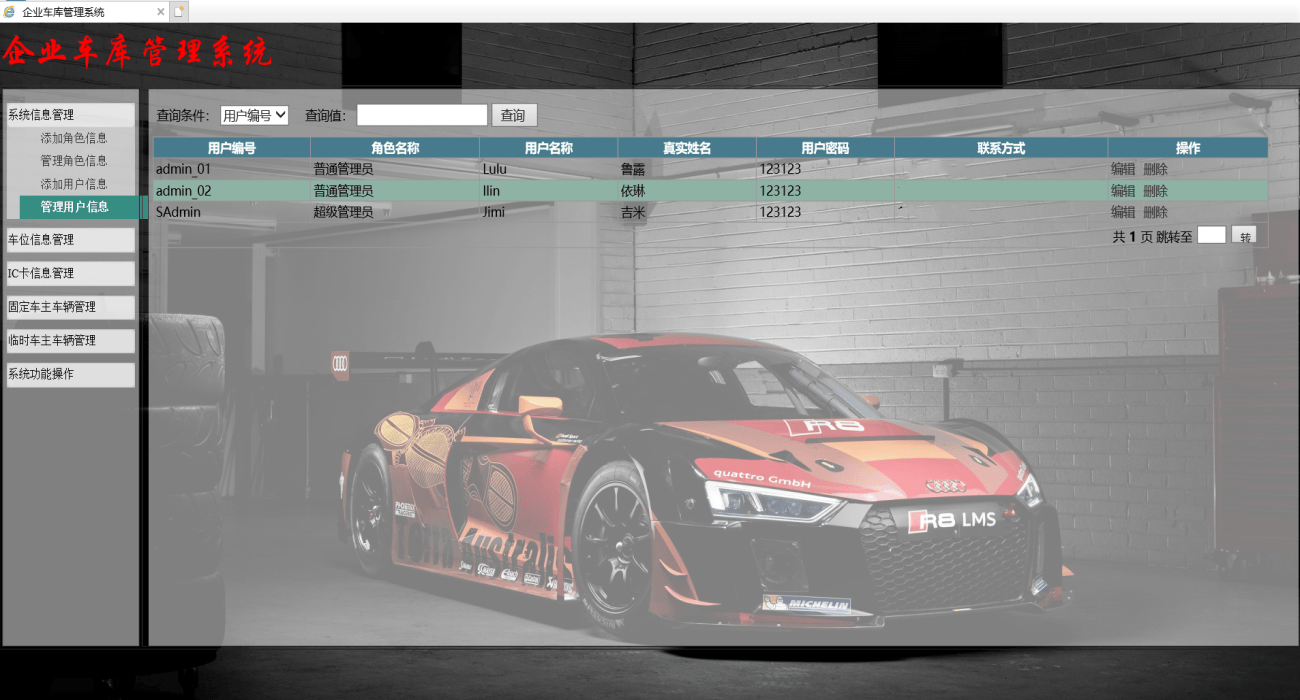Open the 用户编号 query condition dropdown
Image resolution: width=1300 pixels, height=700 pixels.
(x=254, y=116)
